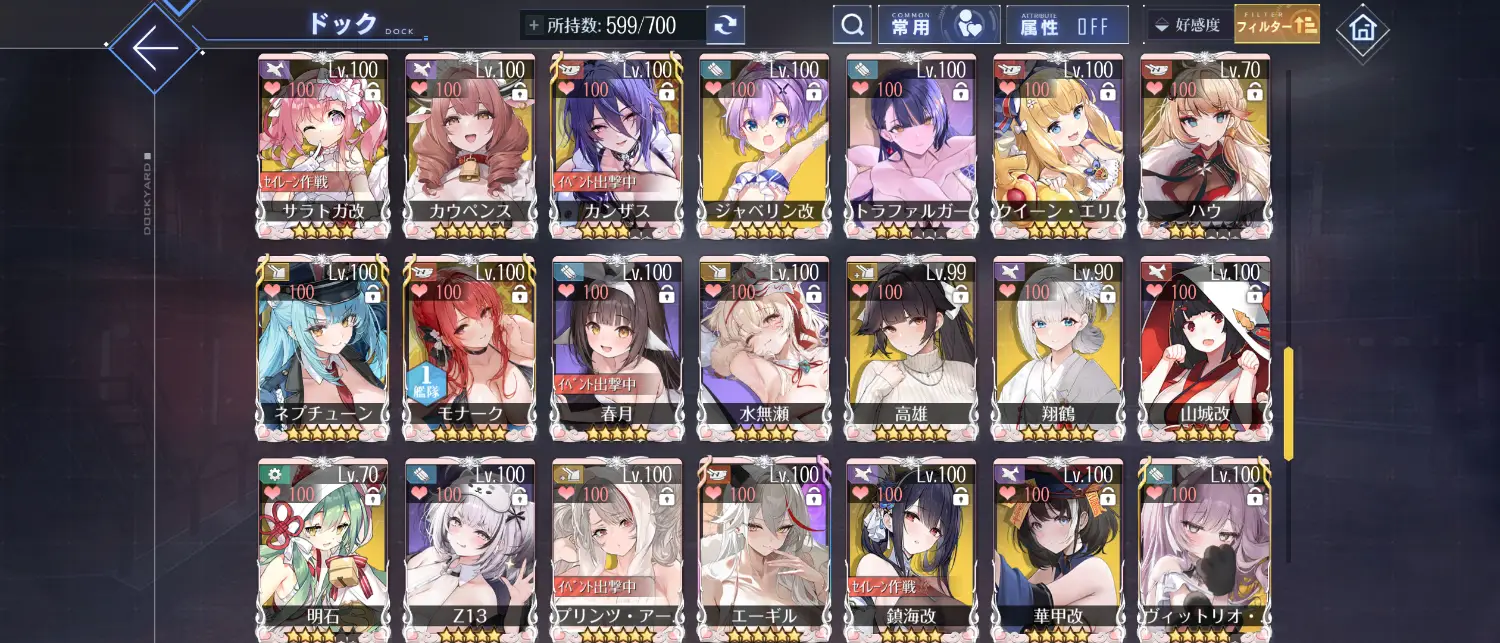
Task: Select the サラトガ改 ship card
Action: [x=321, y=145]
